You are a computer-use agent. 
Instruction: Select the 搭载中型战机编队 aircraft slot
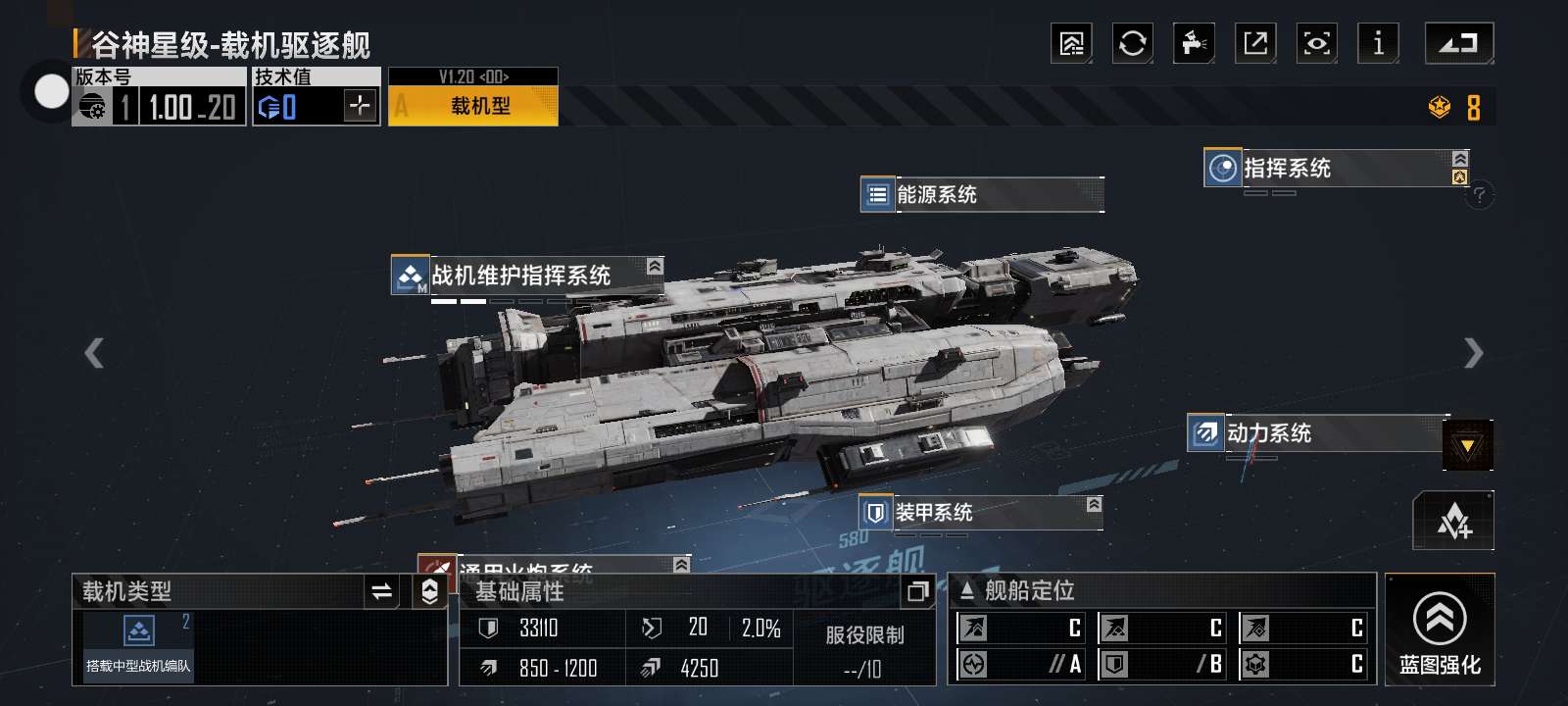[x=138, y=644]
